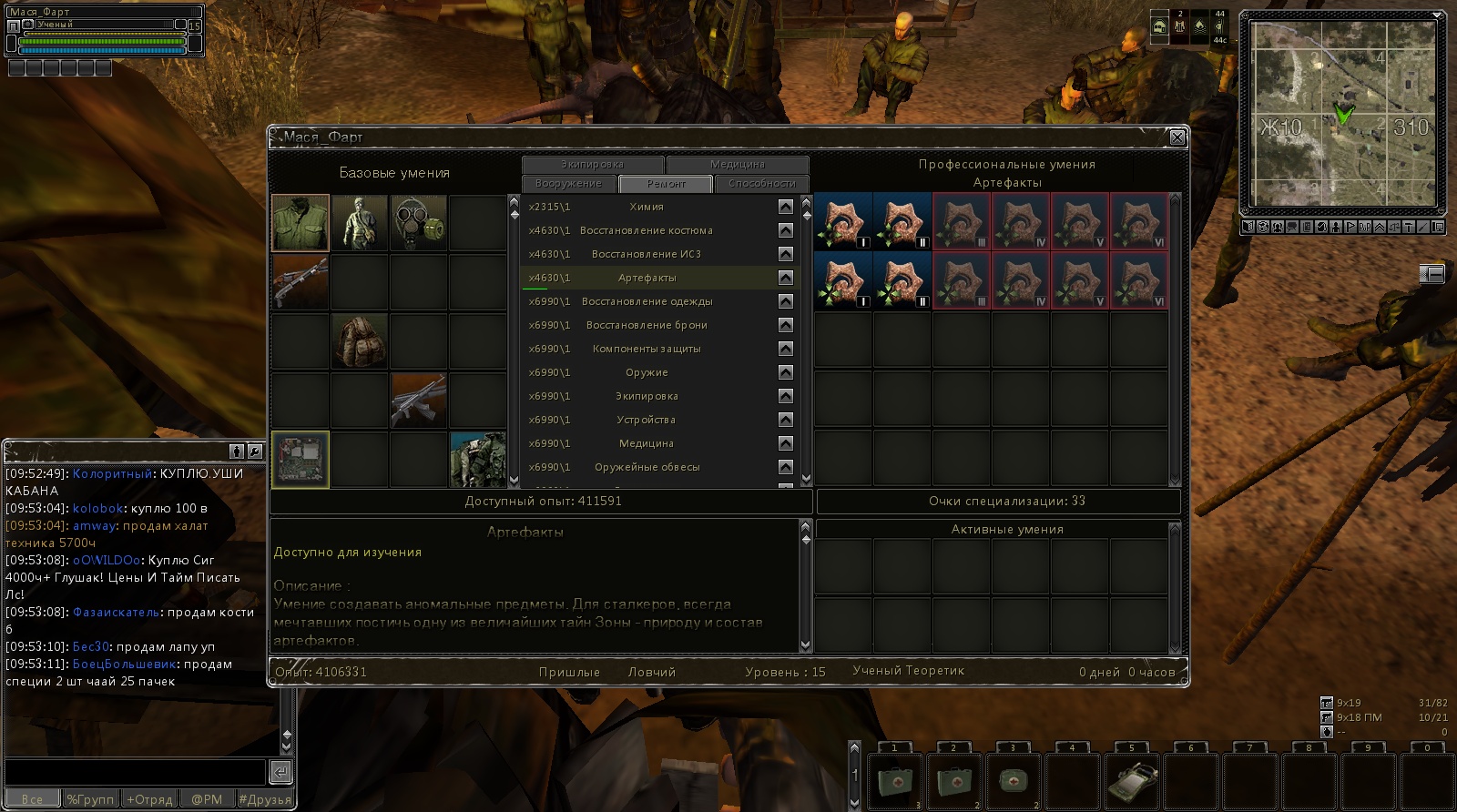This screenshot has width=1457, height=812.
Task: Click the backpack base skill icon
Action: click(x=360, y=341)
